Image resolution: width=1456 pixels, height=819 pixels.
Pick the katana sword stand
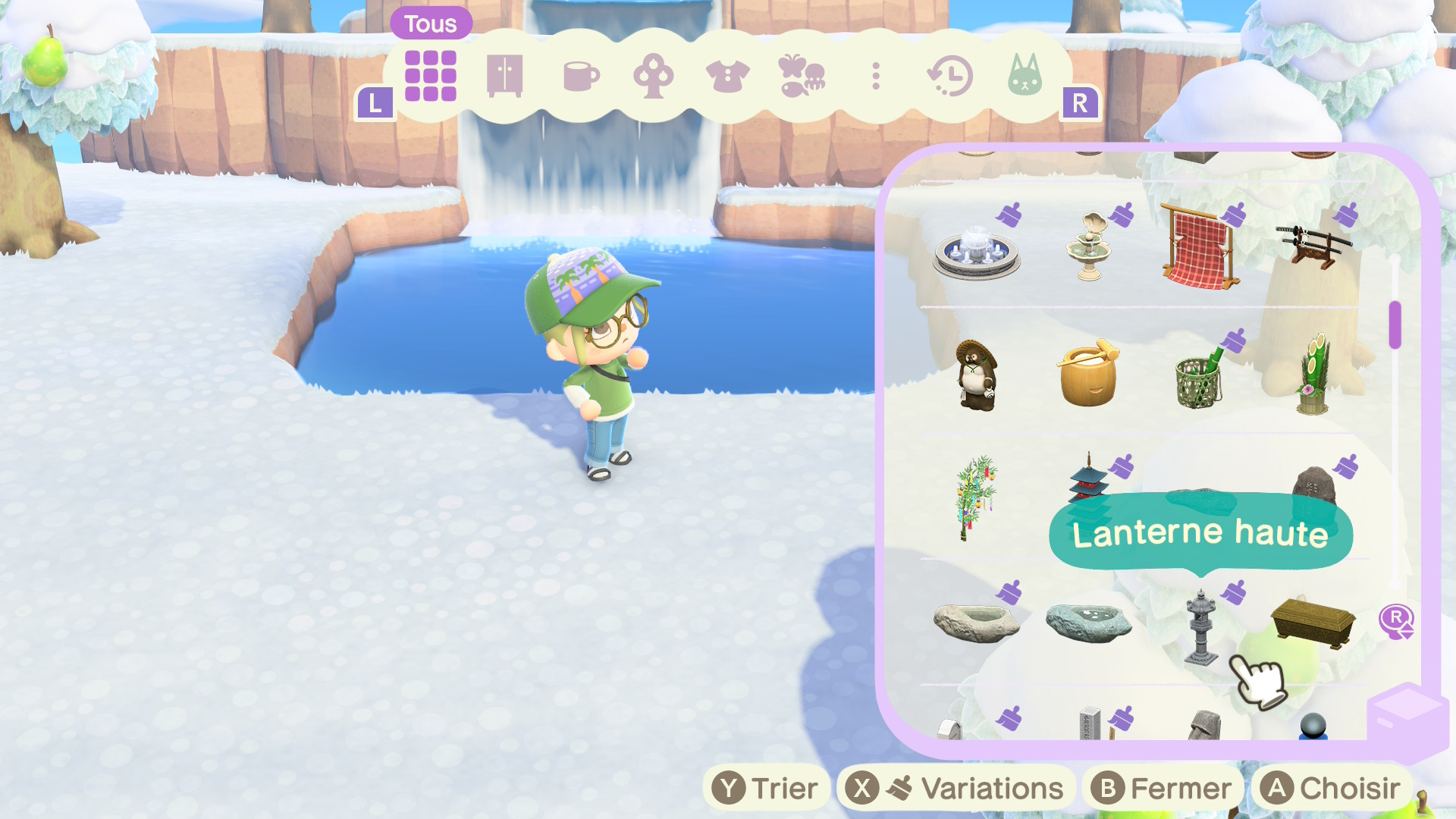[1313, 245]
